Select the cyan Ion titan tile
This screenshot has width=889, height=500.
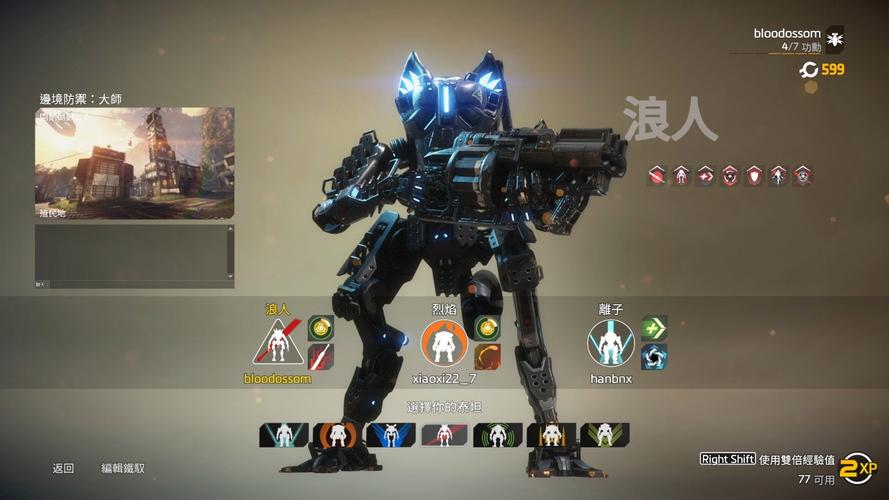tap(284, 435)
